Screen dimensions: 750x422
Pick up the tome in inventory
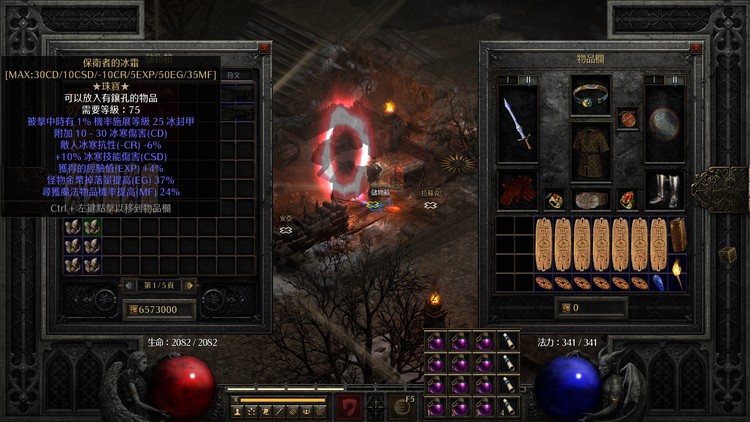[x=678, y=236]
